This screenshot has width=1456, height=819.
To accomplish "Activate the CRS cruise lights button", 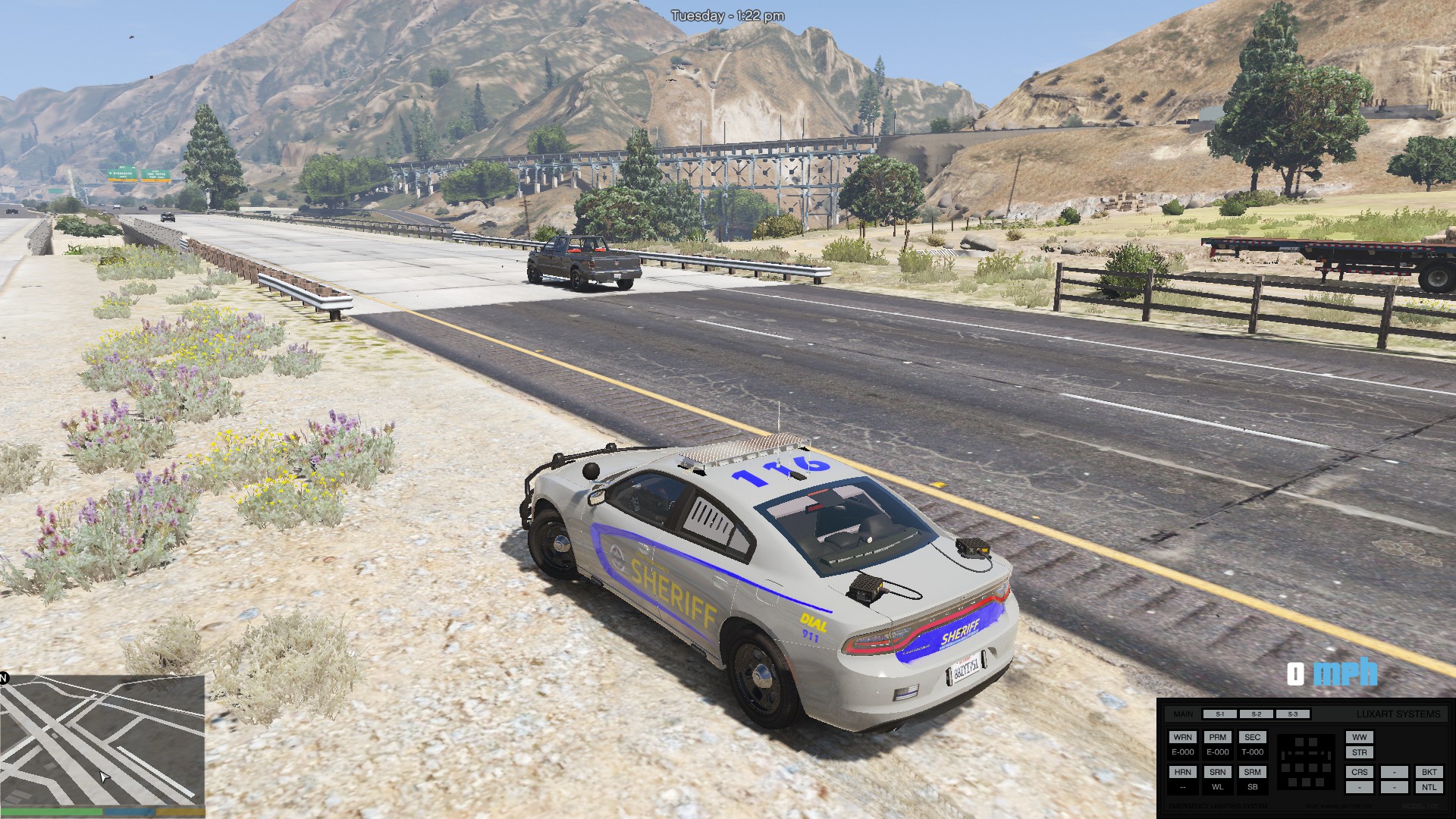I will pyautogui.click(x=1359, y=772).
